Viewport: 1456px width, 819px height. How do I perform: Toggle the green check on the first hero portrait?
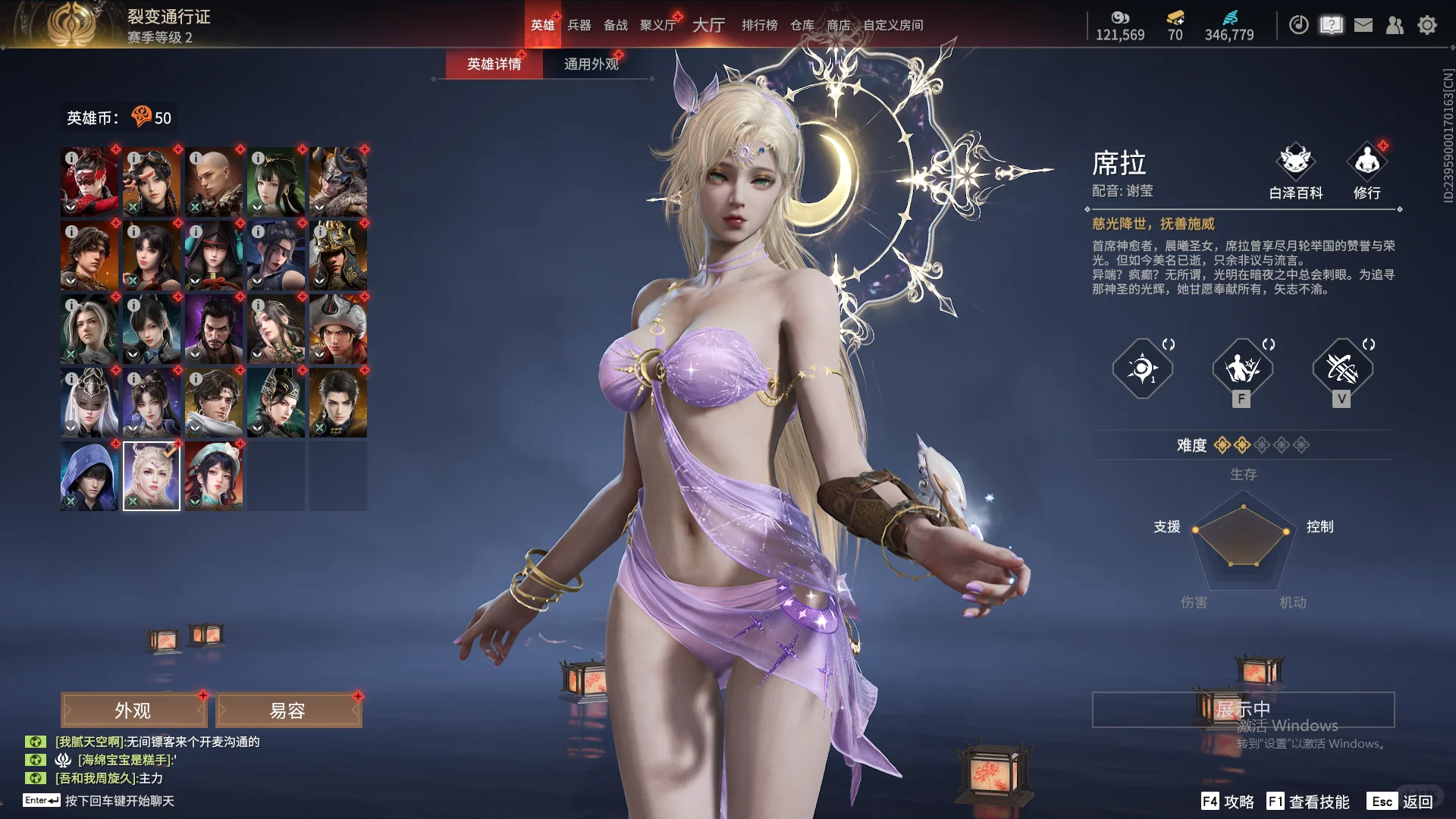pos(133,205)
